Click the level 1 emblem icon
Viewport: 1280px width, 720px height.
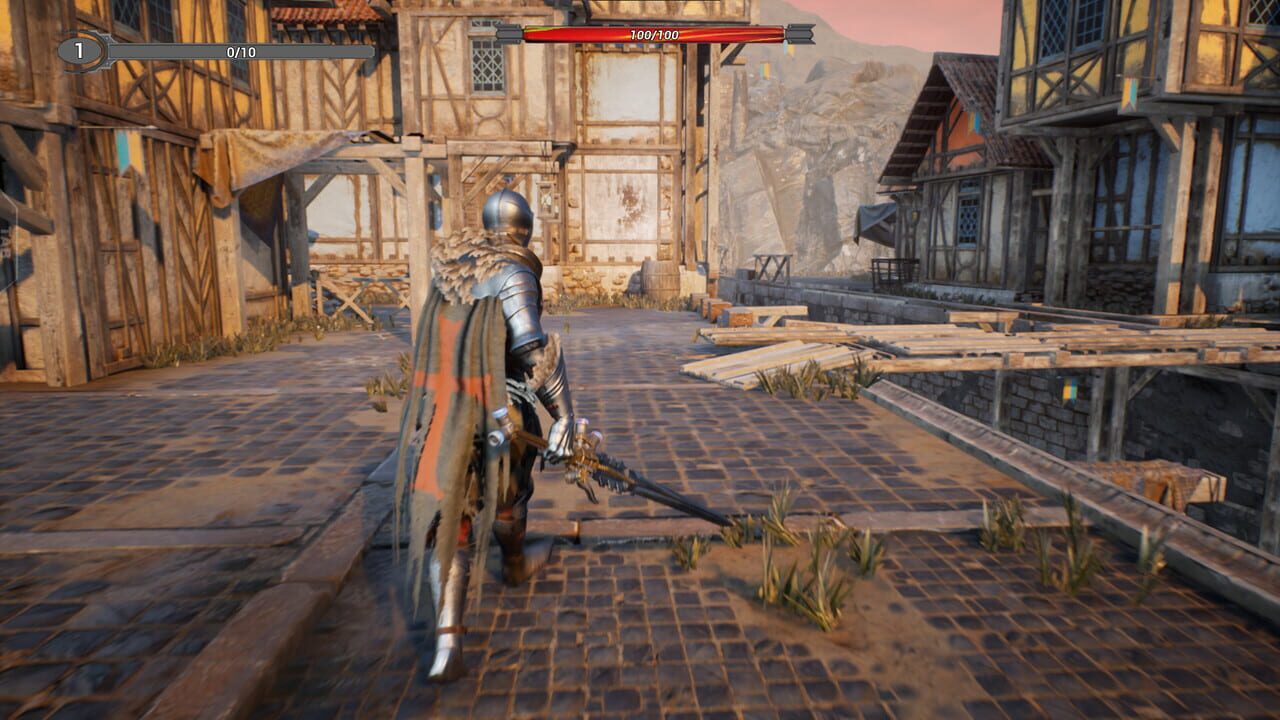pyautogui.click(x=78, y=49)
